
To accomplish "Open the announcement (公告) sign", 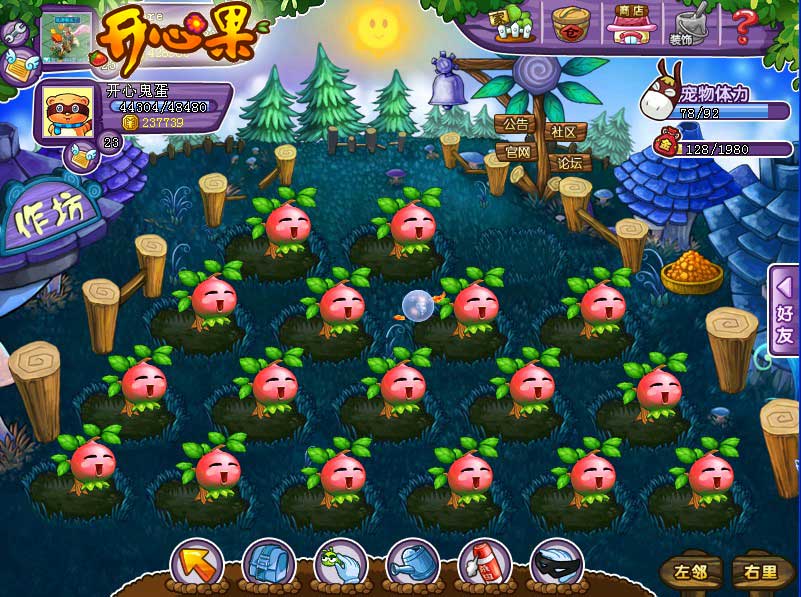I will (x=516, y=125).
